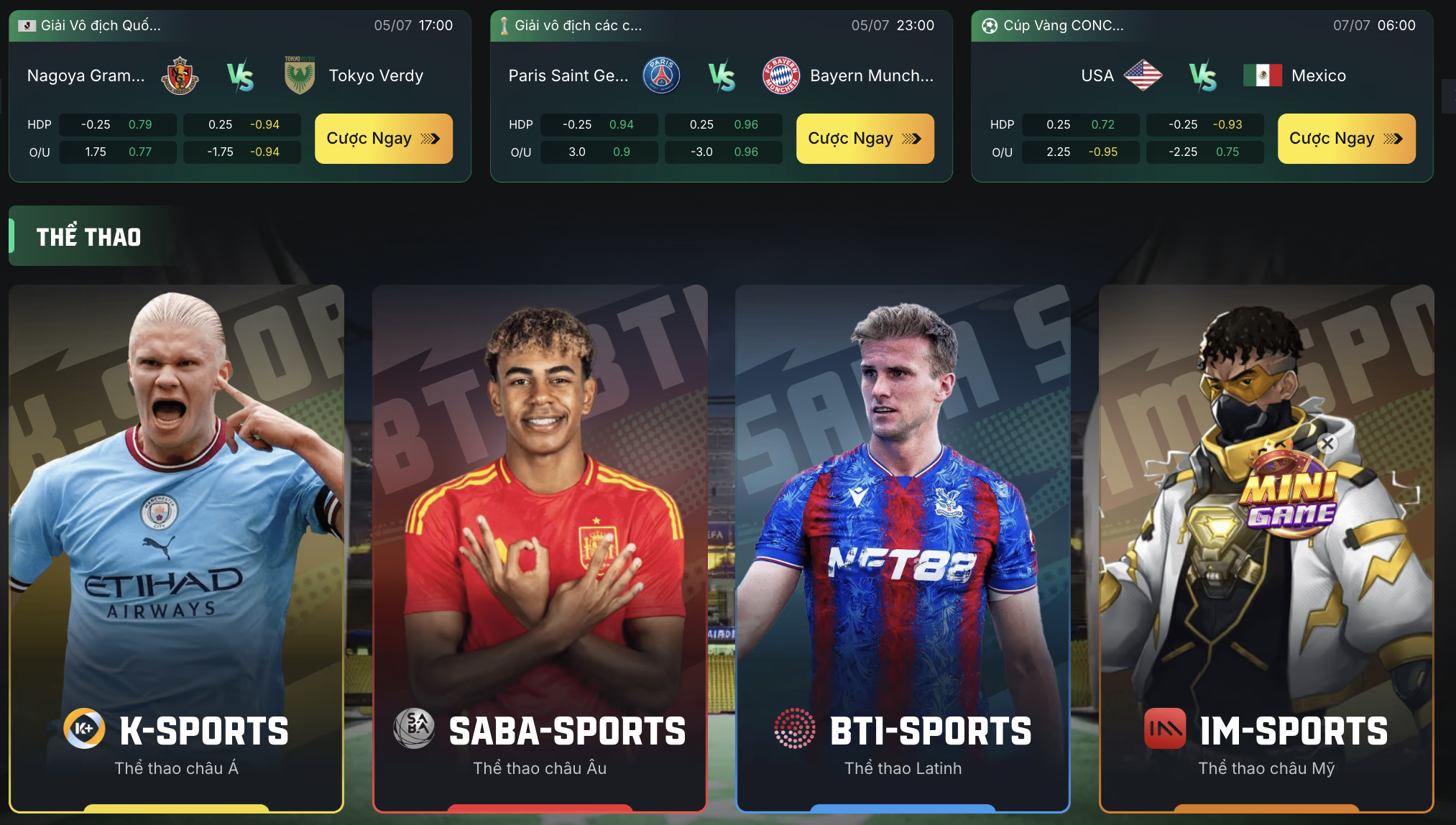Choose Nagoya match O/U 1.75 odds 0.77
This screenshot has height=825, width=1456.
[117, 152]
